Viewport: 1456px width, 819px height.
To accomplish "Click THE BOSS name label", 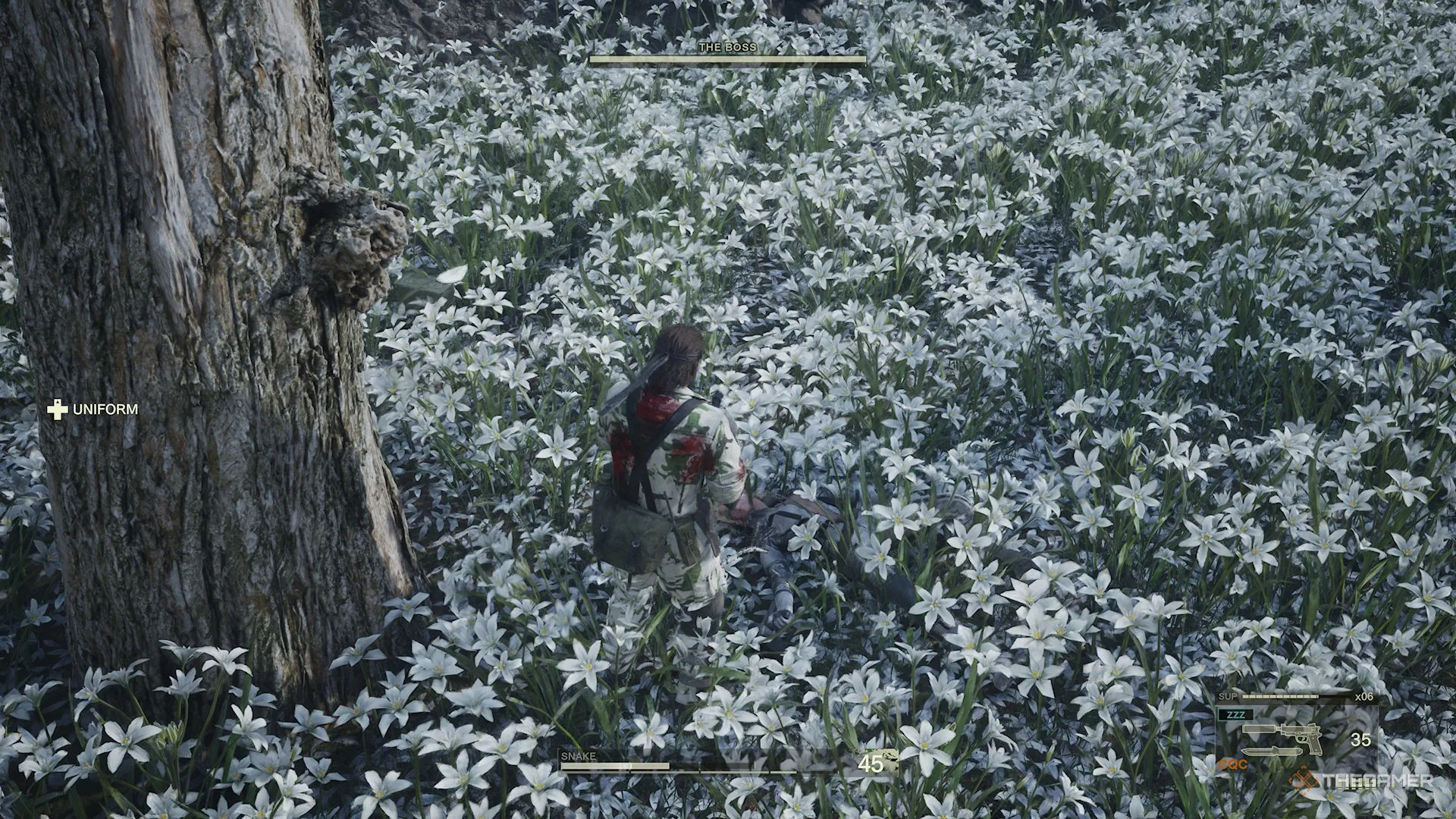I will click(x=728, y=46).
